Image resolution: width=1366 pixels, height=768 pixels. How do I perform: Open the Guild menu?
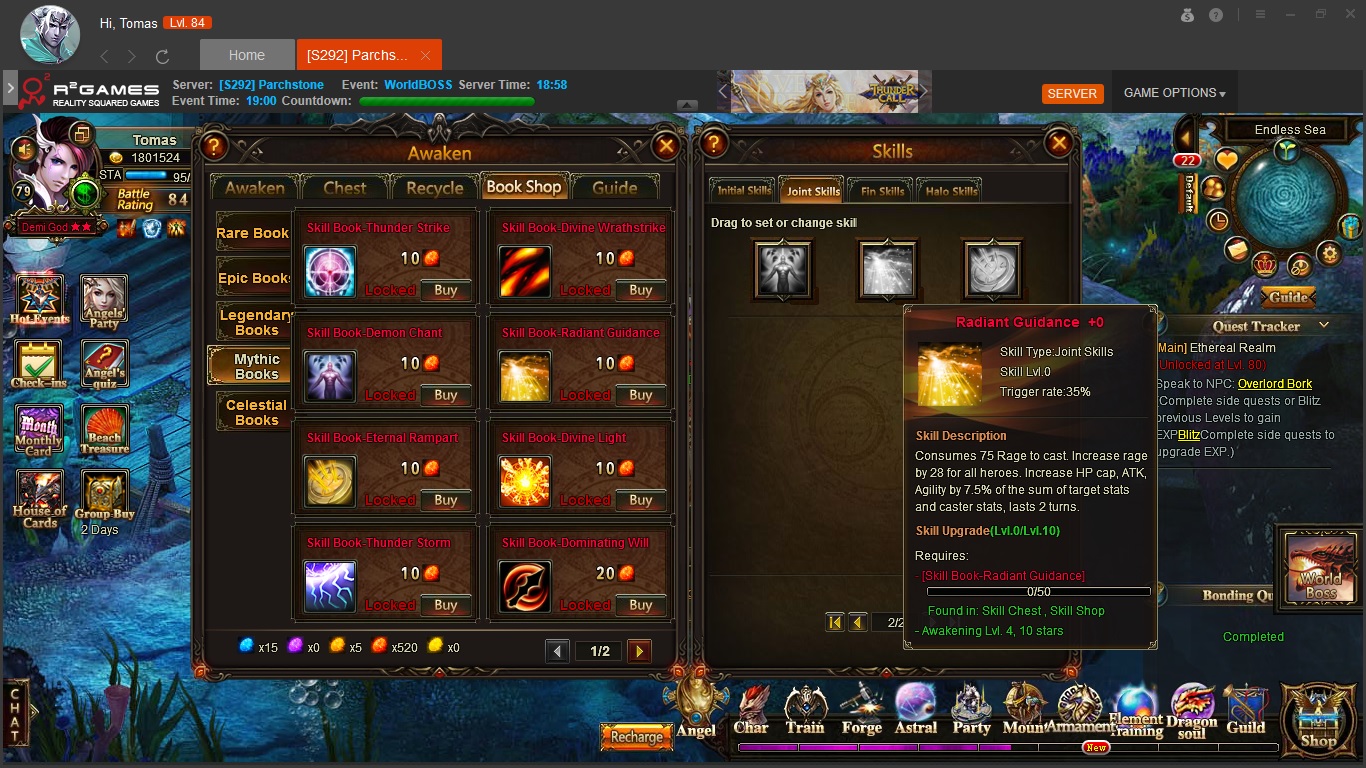click(x=1245, y=708)
